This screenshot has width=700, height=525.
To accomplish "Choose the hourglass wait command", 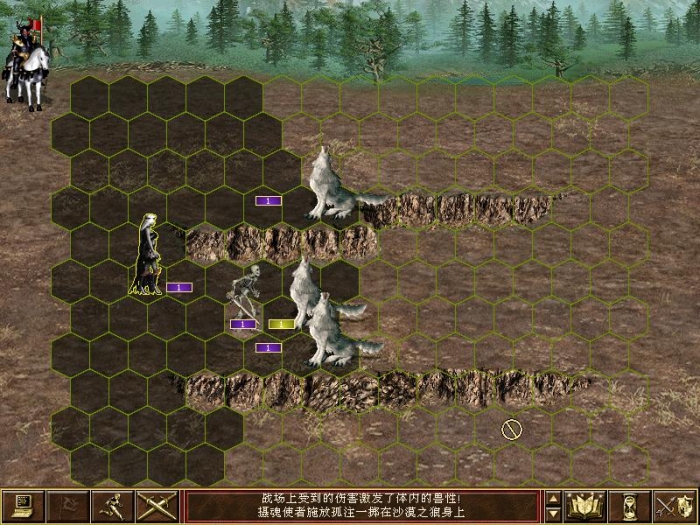I will tap(630, 506).
